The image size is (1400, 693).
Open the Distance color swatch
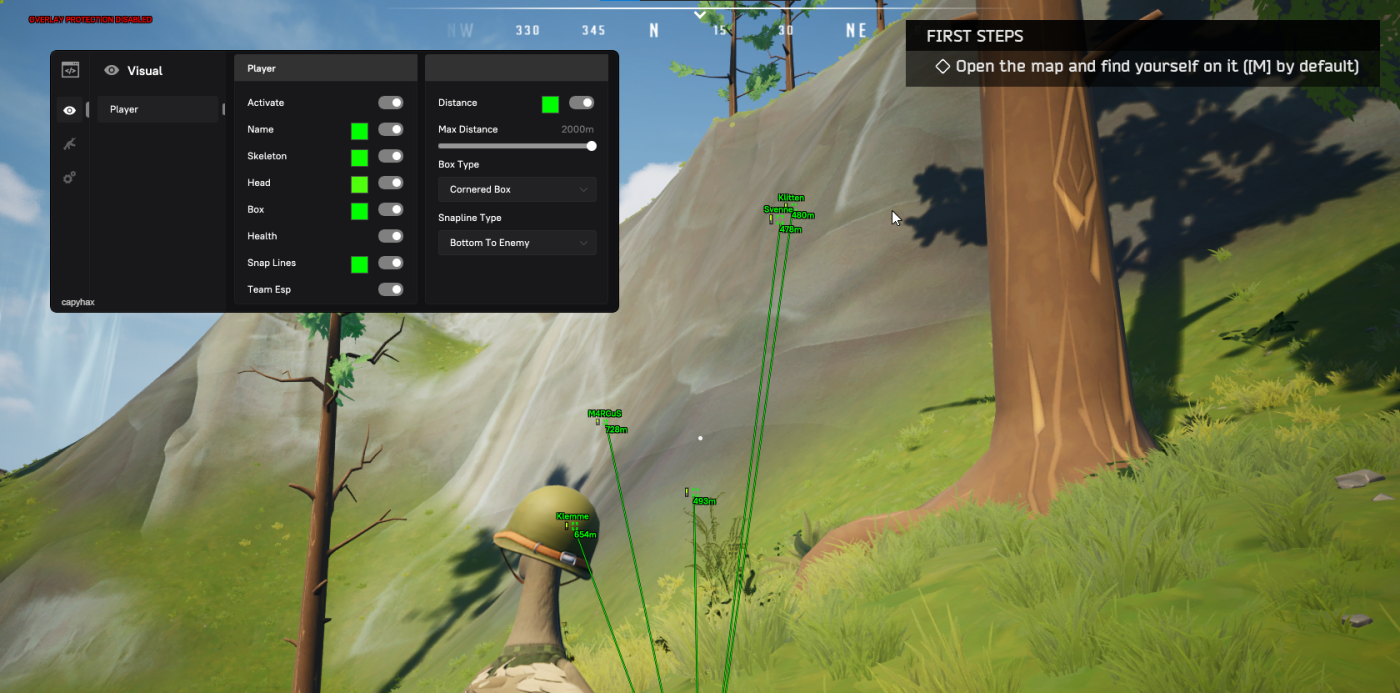coord(550,104)
